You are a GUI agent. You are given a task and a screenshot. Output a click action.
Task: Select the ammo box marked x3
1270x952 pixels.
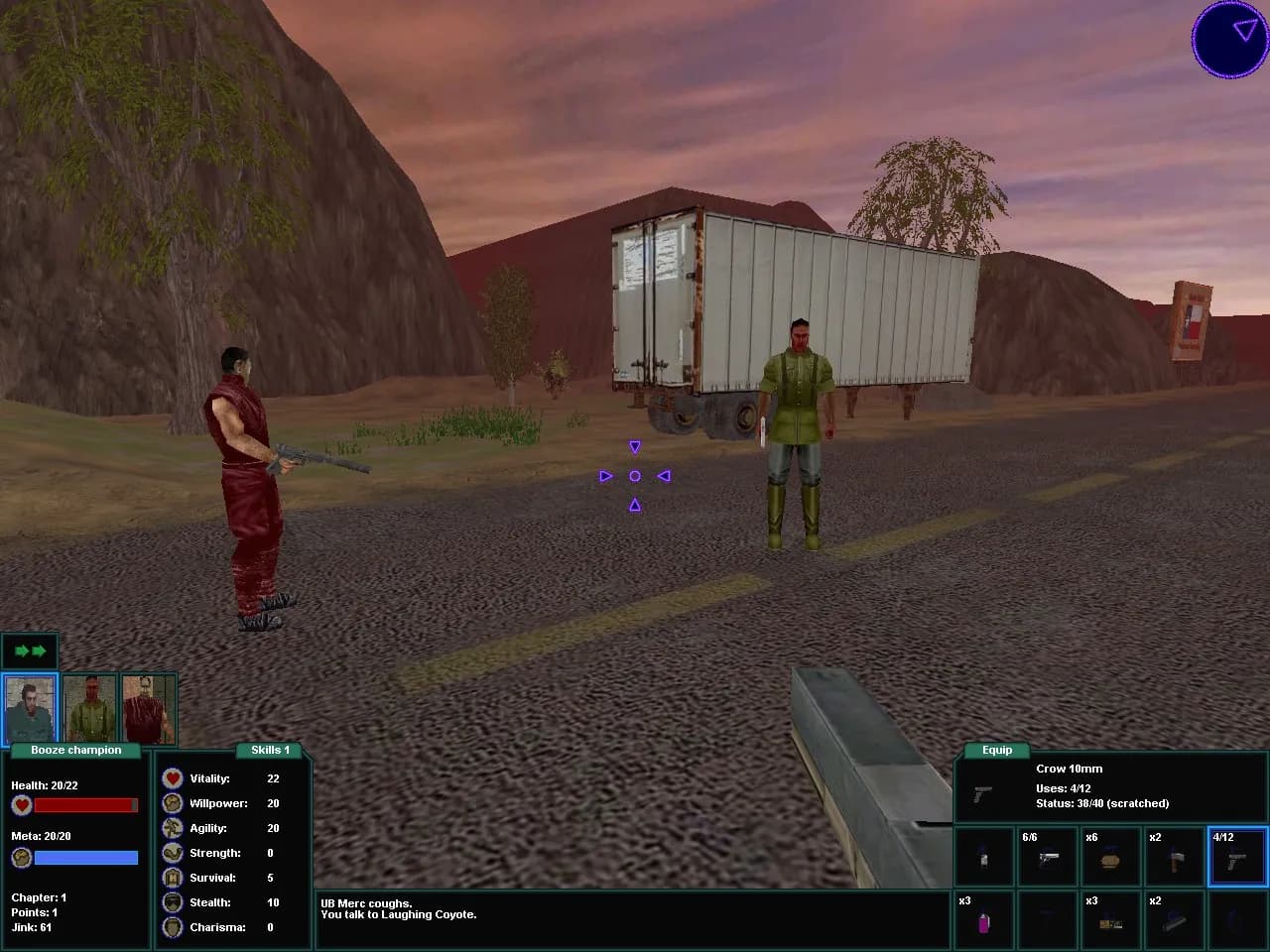point(1110,919)
